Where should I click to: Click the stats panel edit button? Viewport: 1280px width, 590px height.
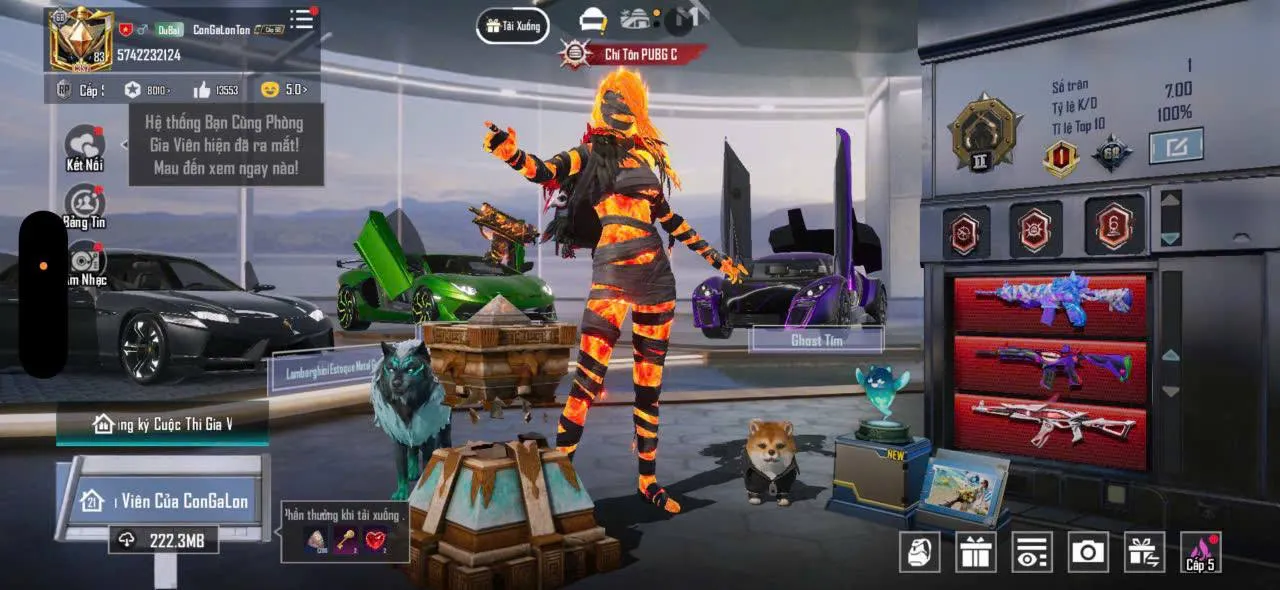(x=1175, y=147)
